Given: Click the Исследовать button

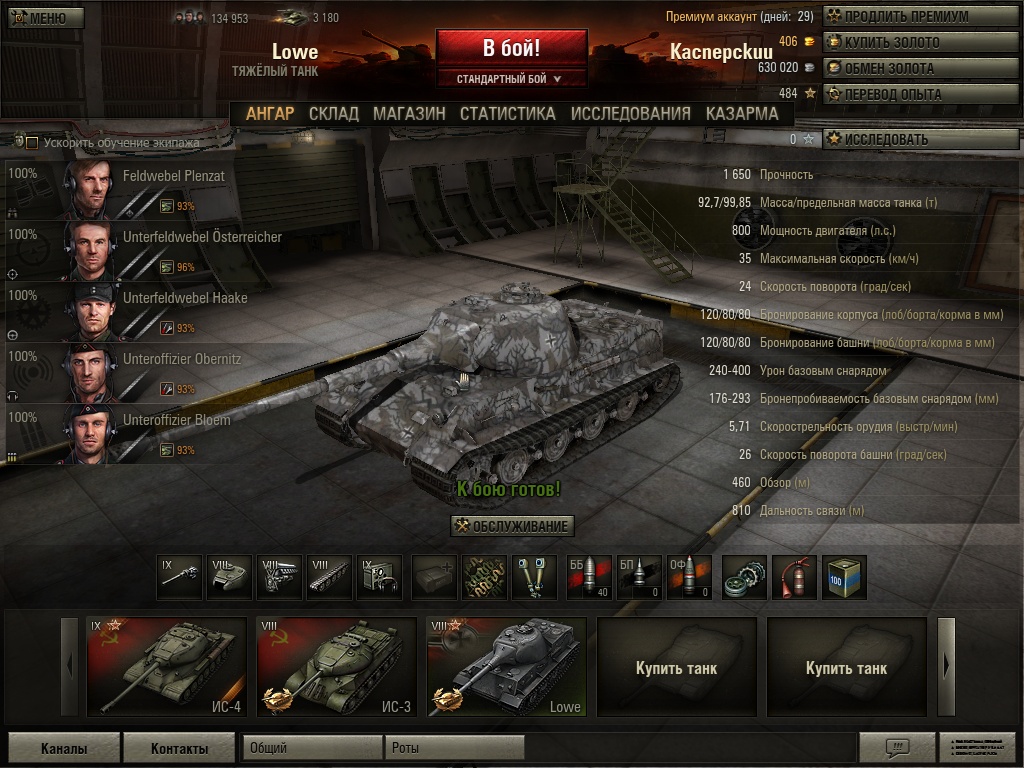Looking at the screenshot, I should [x=905, y=140].
